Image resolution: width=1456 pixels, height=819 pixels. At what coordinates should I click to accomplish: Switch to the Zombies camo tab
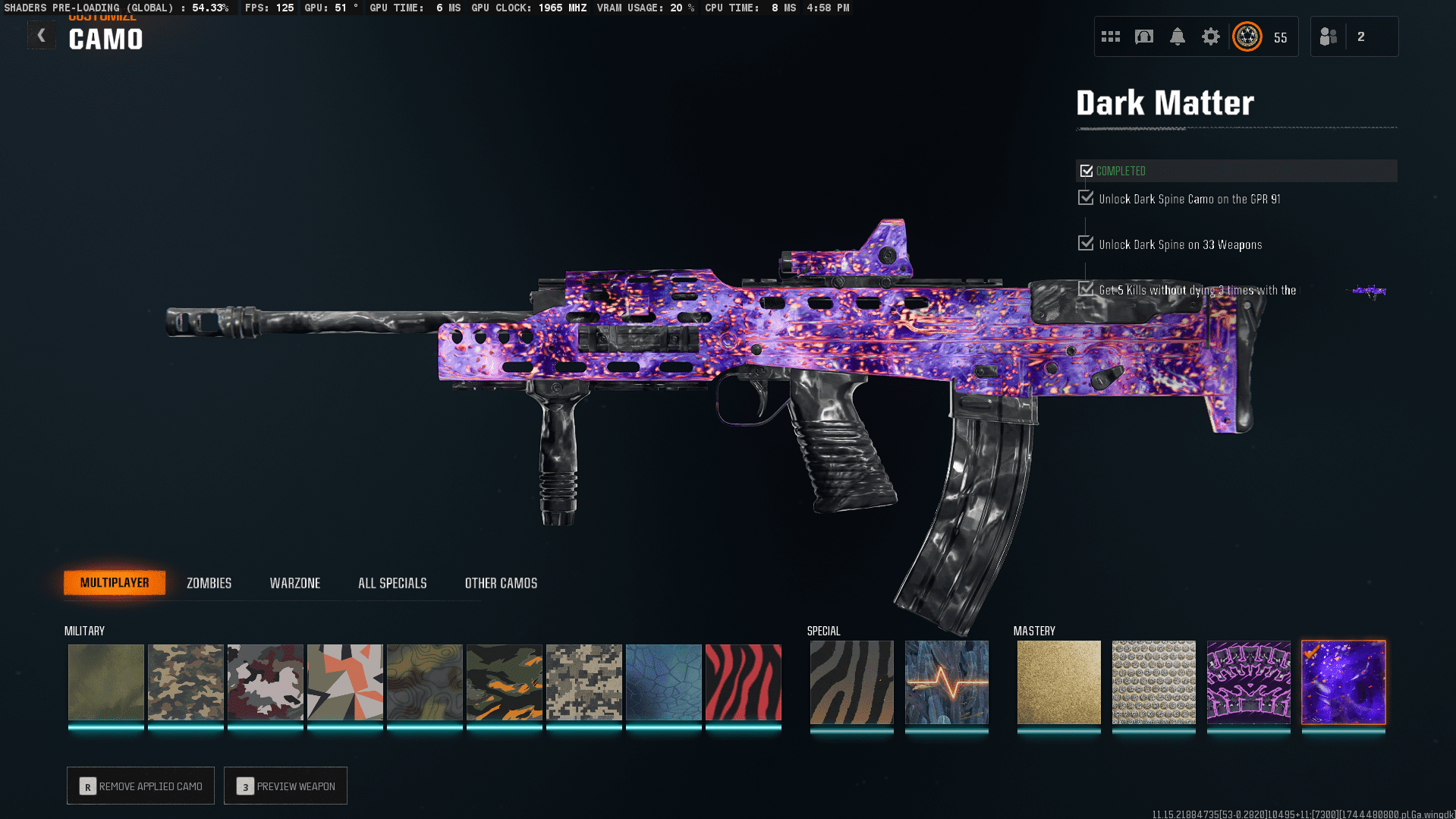pos(209,583)
